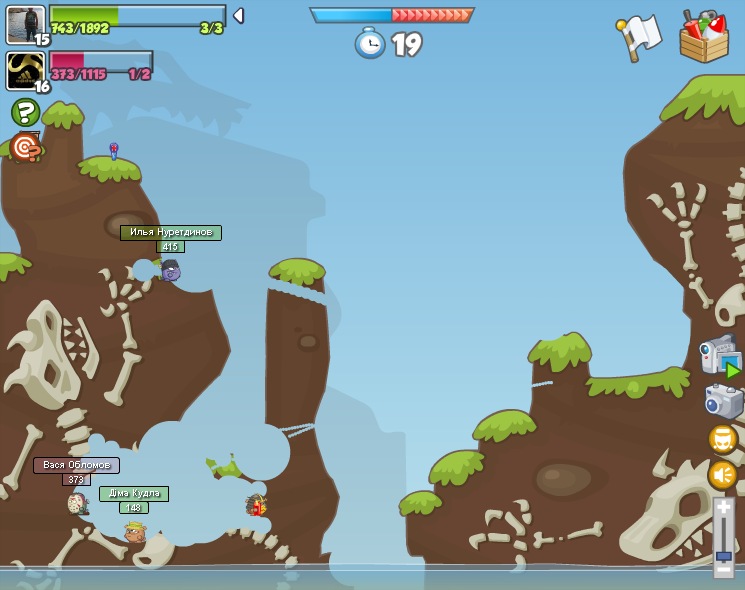Viewport: 745px width, 590px height.
Task: Click the white surrender flag
Action: [x=639, y=37]
